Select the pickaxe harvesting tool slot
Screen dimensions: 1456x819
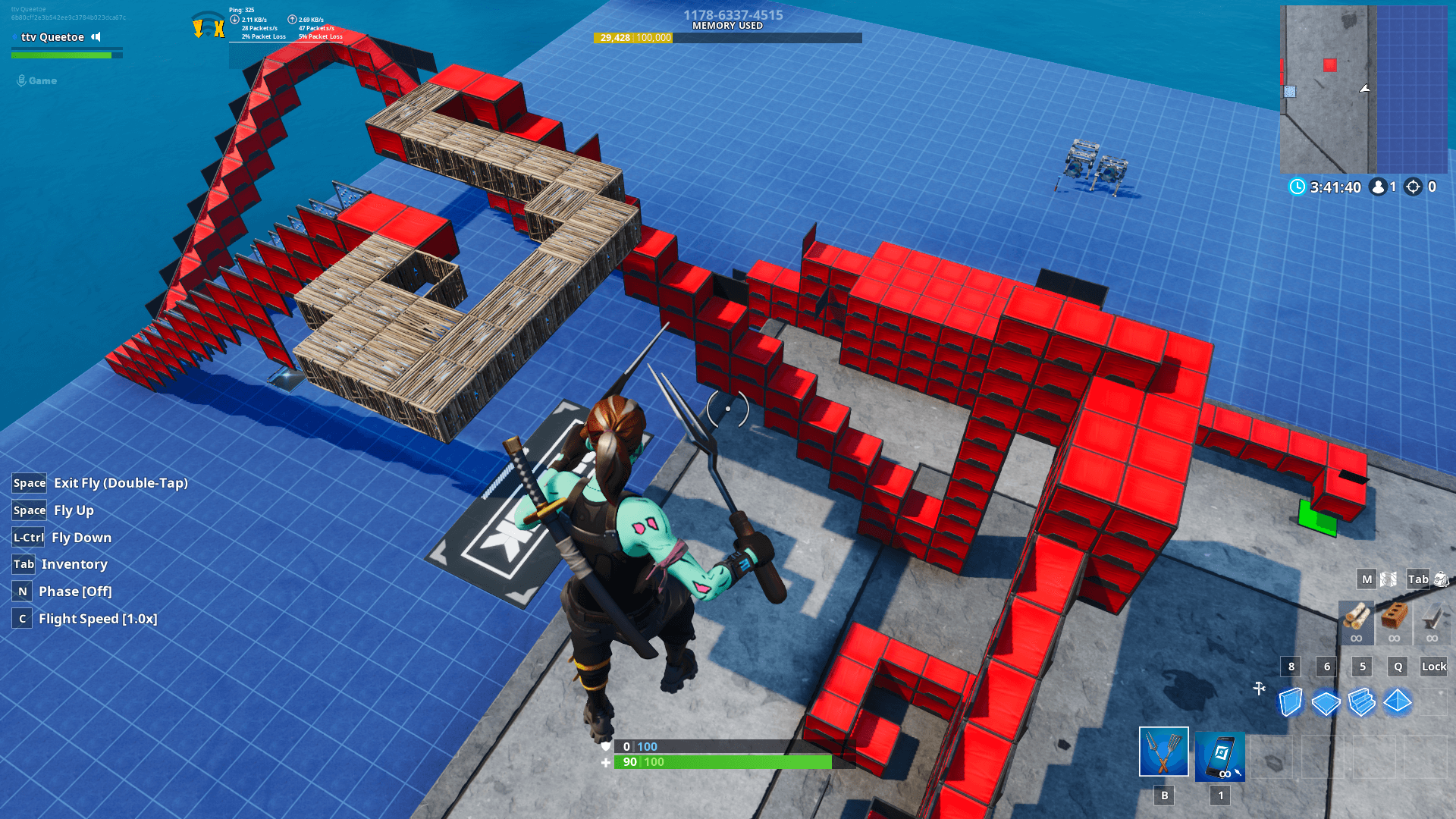[1163, 752]
